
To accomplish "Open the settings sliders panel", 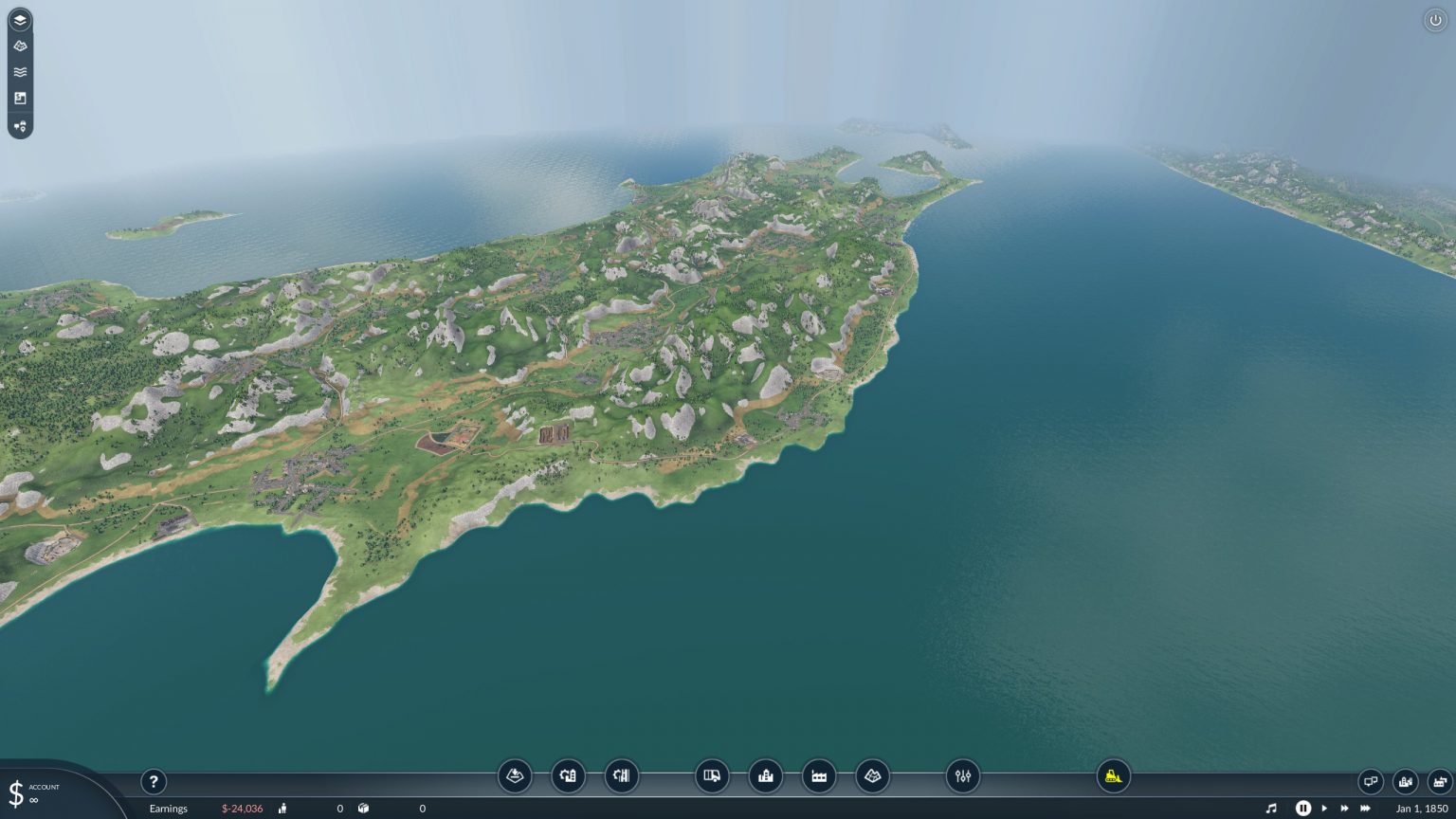I will pos(963,775).
